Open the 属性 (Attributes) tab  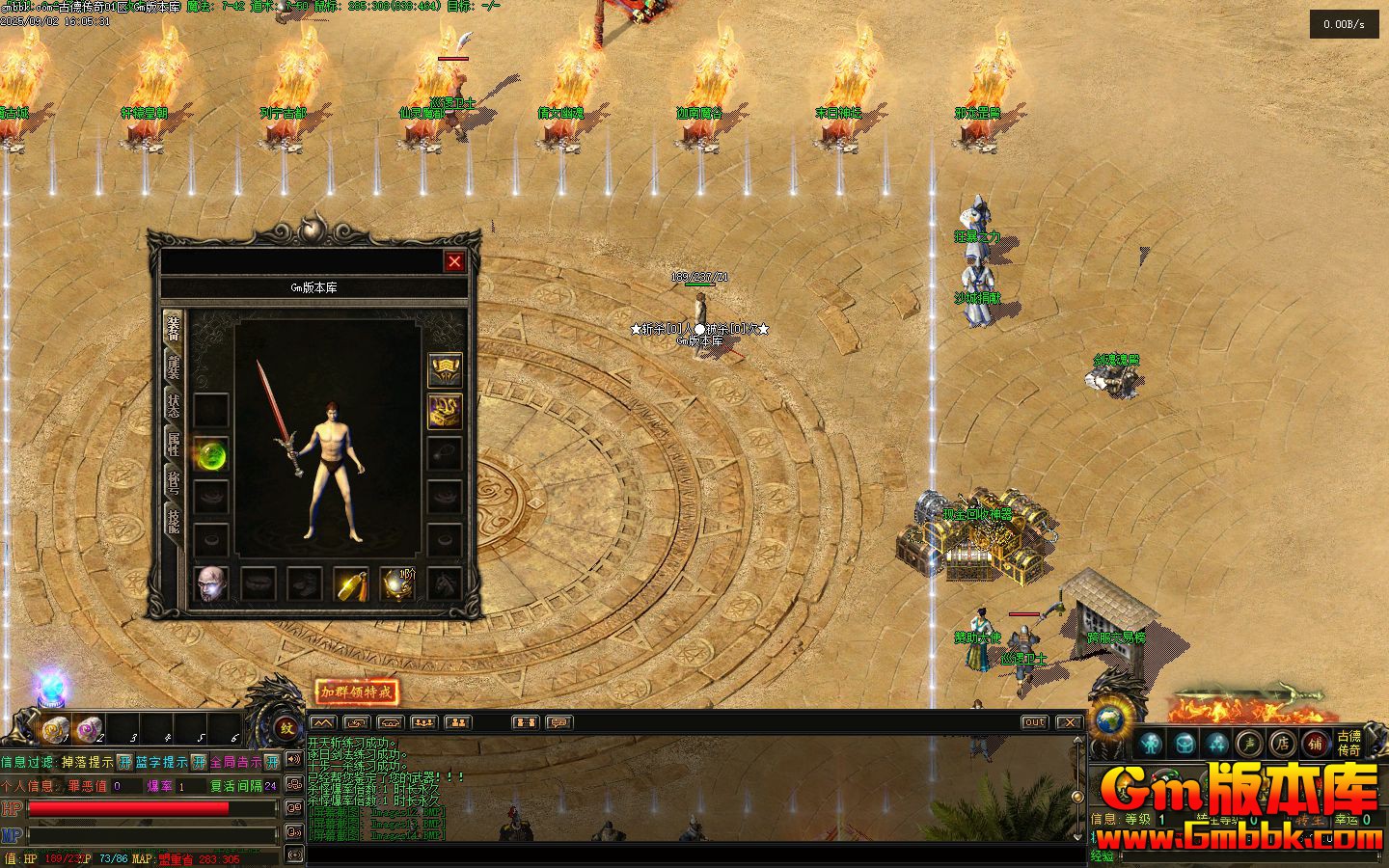point(174,444)
